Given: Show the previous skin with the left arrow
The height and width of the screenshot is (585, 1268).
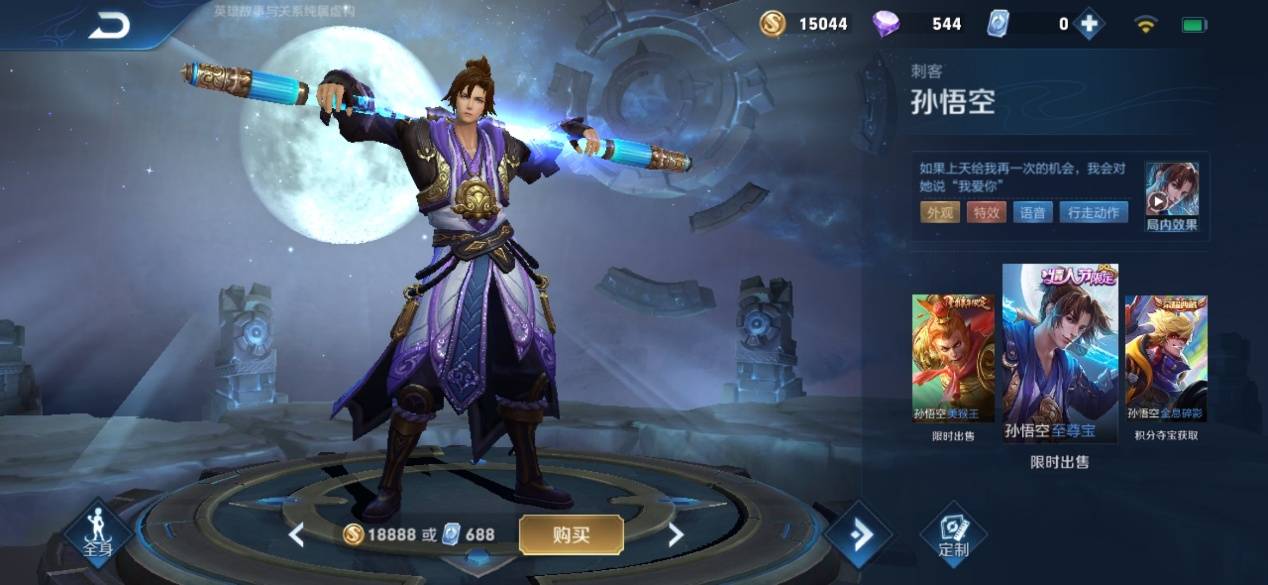Looking at the screenshot, I should tap(296, 535).
